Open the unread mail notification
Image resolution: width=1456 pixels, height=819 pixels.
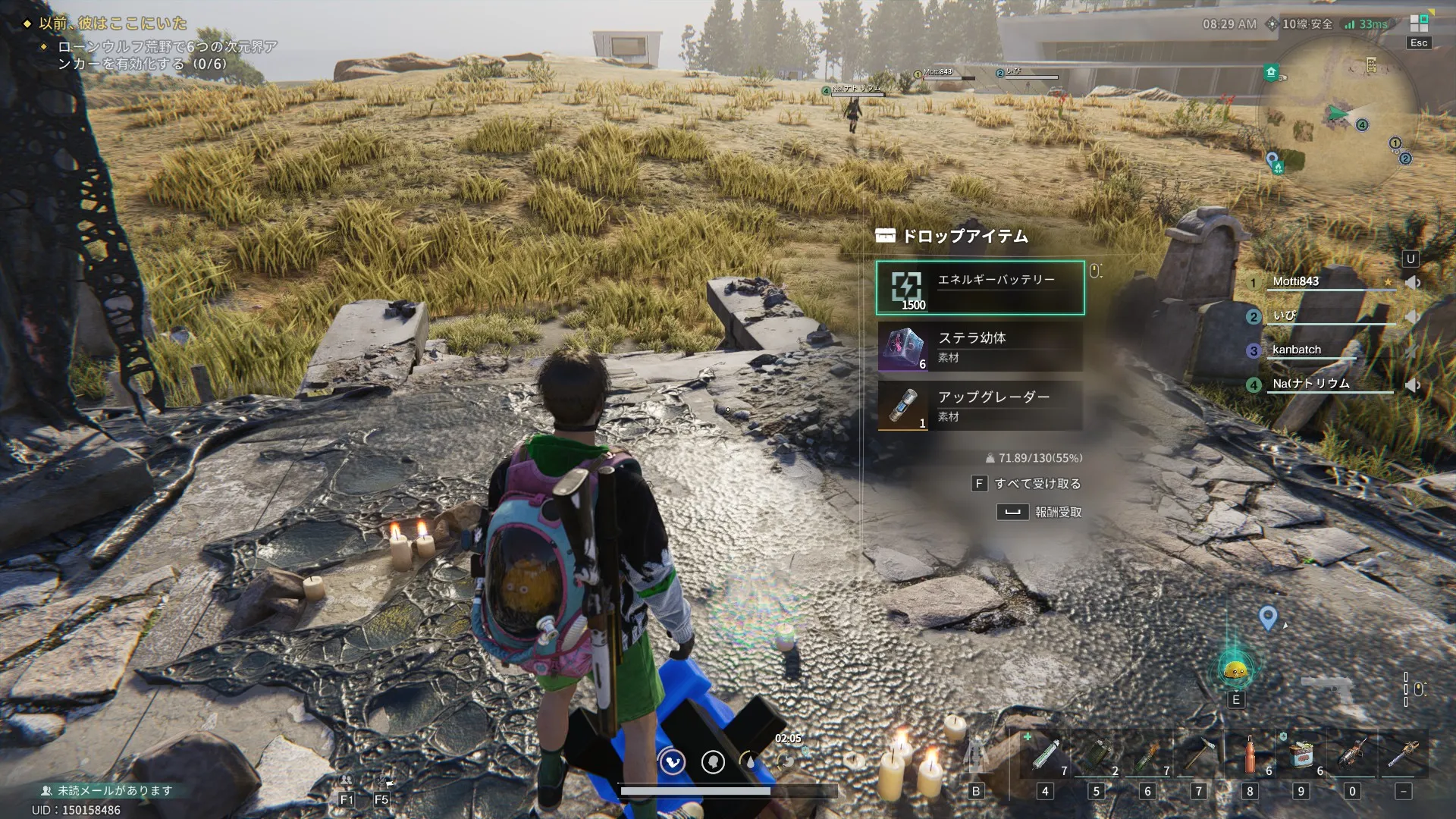[x=107, y=790]
